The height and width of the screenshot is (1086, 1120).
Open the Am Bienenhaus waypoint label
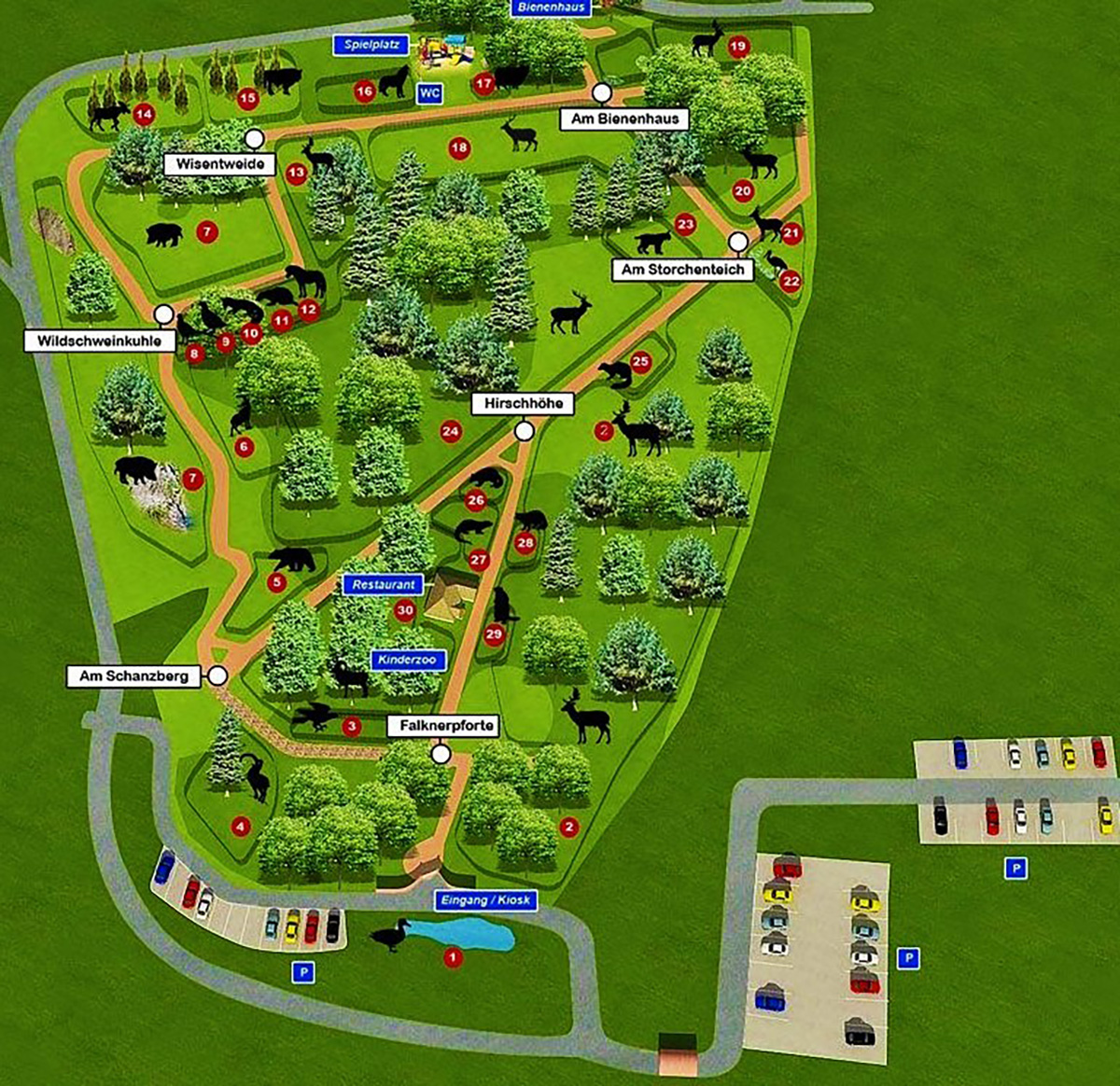tap(624, 118)
